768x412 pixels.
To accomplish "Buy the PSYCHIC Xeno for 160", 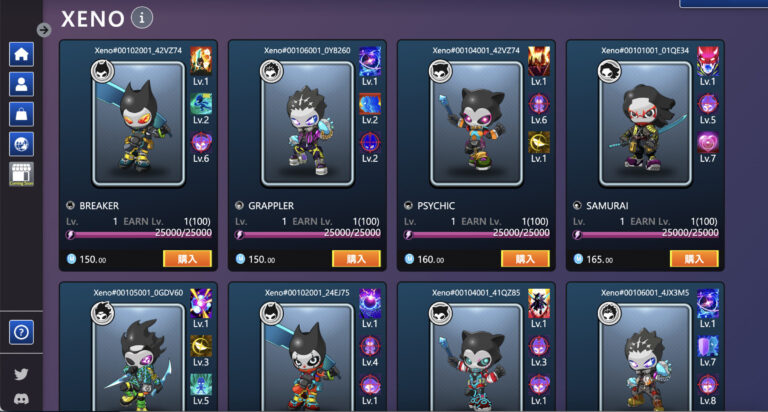I will click(x=525, y=259).
